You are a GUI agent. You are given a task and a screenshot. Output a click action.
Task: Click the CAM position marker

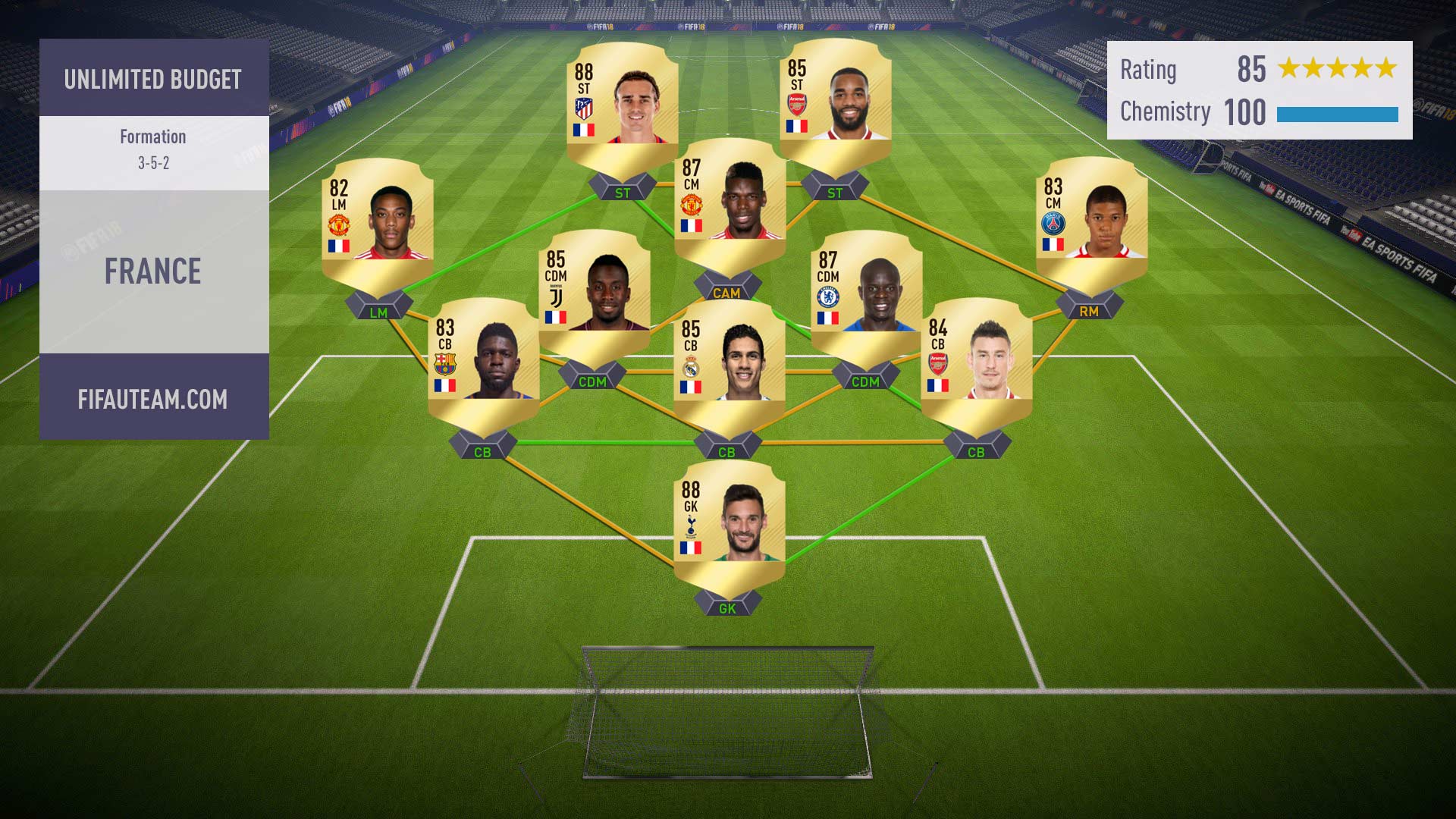(x=726, y=293)
